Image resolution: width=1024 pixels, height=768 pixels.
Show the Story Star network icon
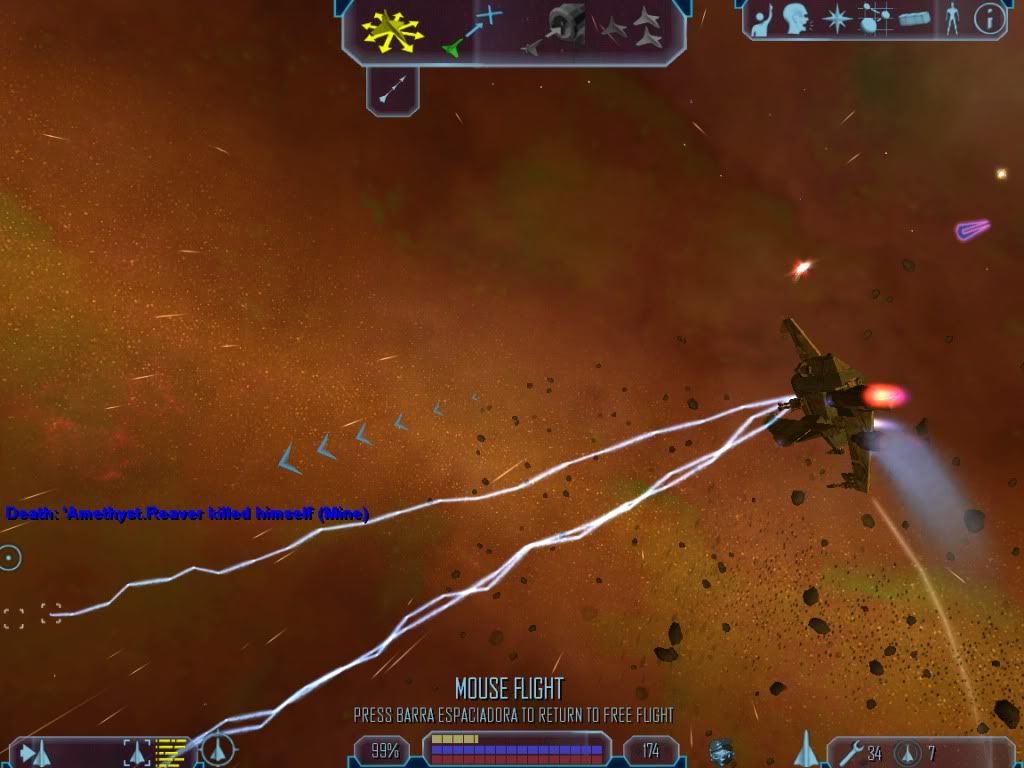coord(873,19)
